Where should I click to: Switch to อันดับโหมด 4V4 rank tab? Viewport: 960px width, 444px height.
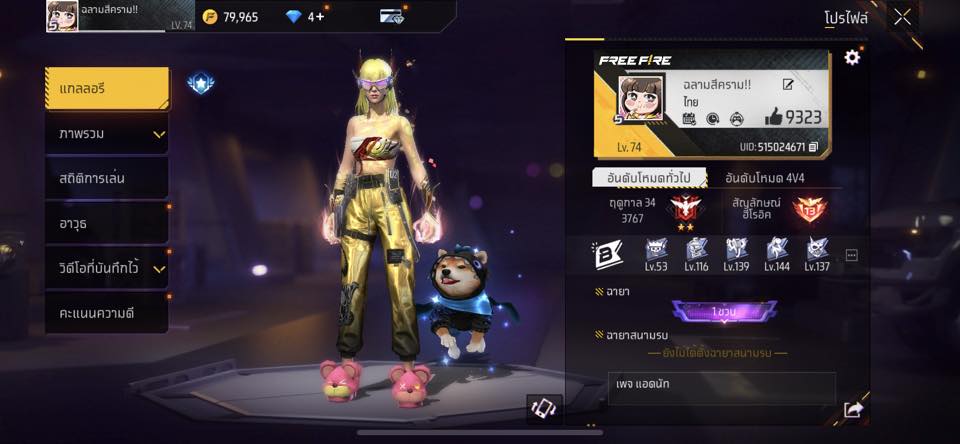pyautogui.click(x=764, y=178)
